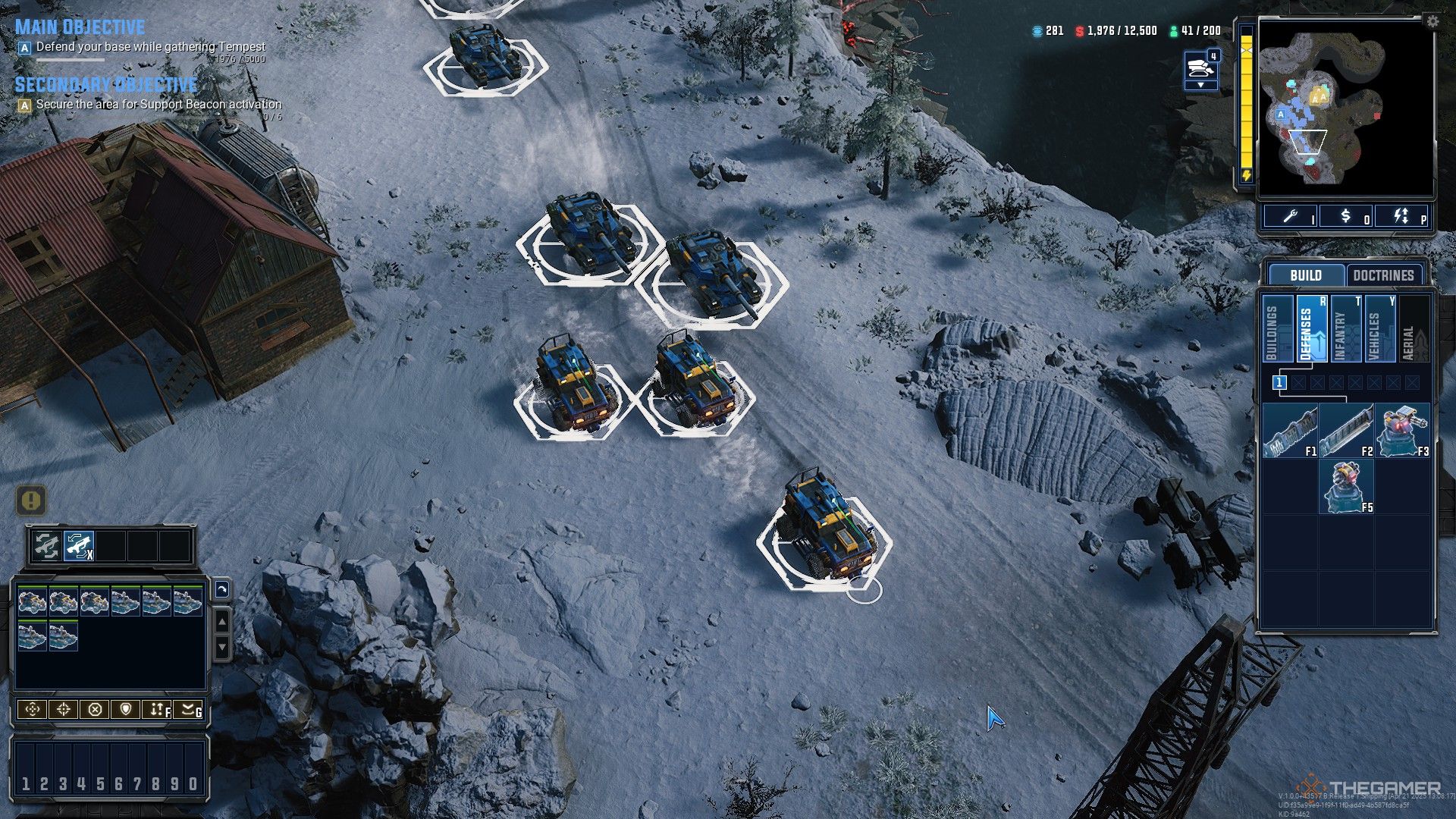Toggle the lightning power mode button
The image size is (1456, 819).
click(1402, 217)
